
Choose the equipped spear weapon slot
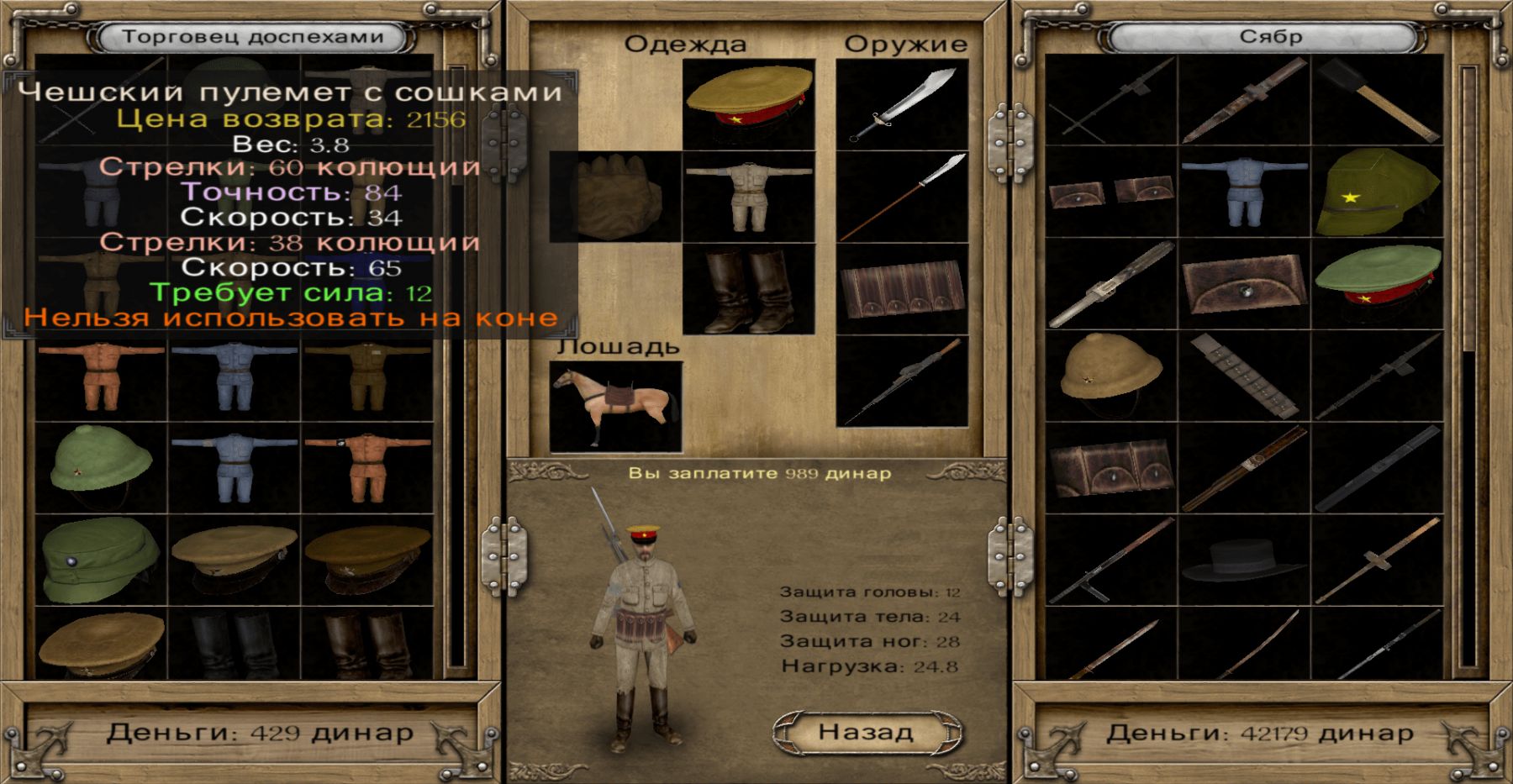903,197
